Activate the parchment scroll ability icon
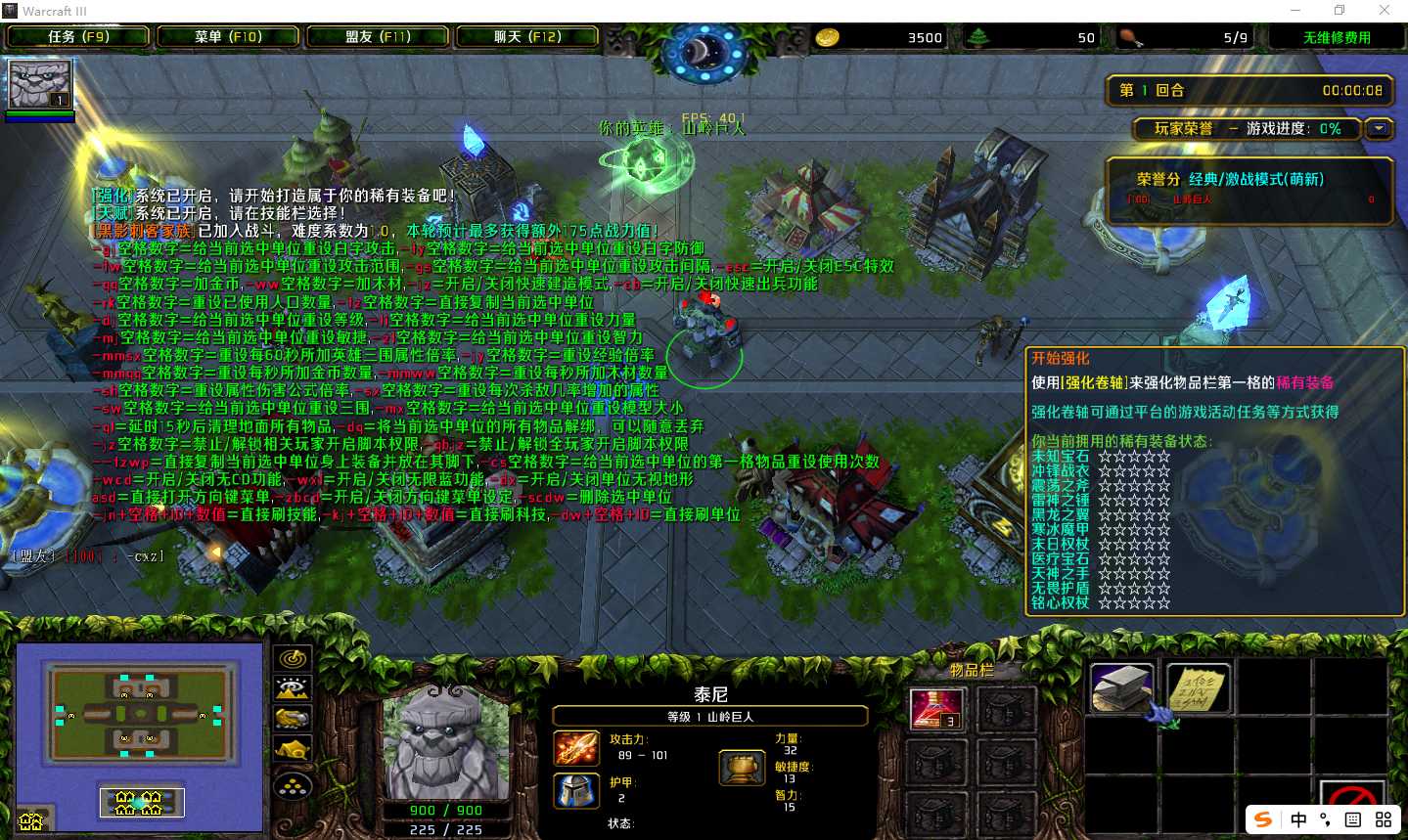The width and height of the screenshot is (1408, 840). click(x=1198, y=688)
